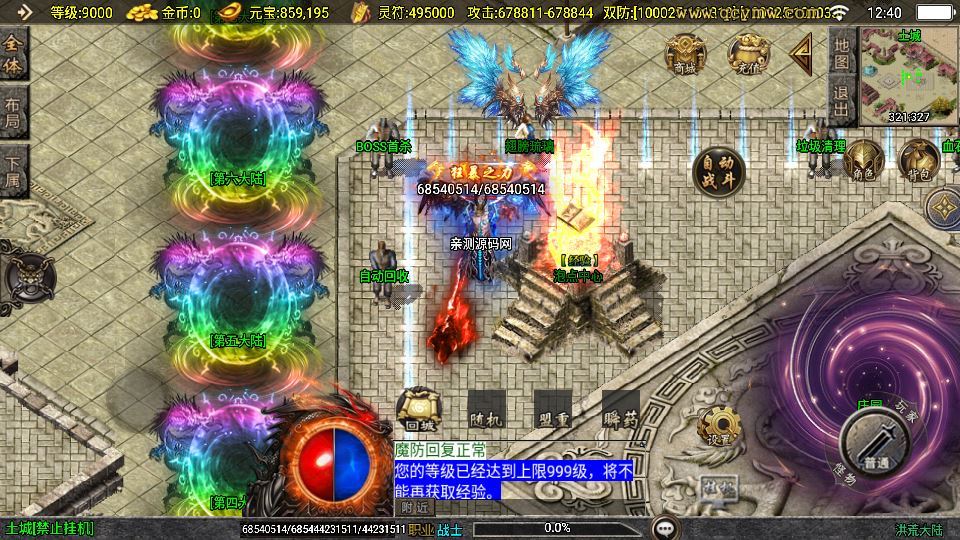
Task: Open the 背包 backpack
Action: click(x=917, y=160)
